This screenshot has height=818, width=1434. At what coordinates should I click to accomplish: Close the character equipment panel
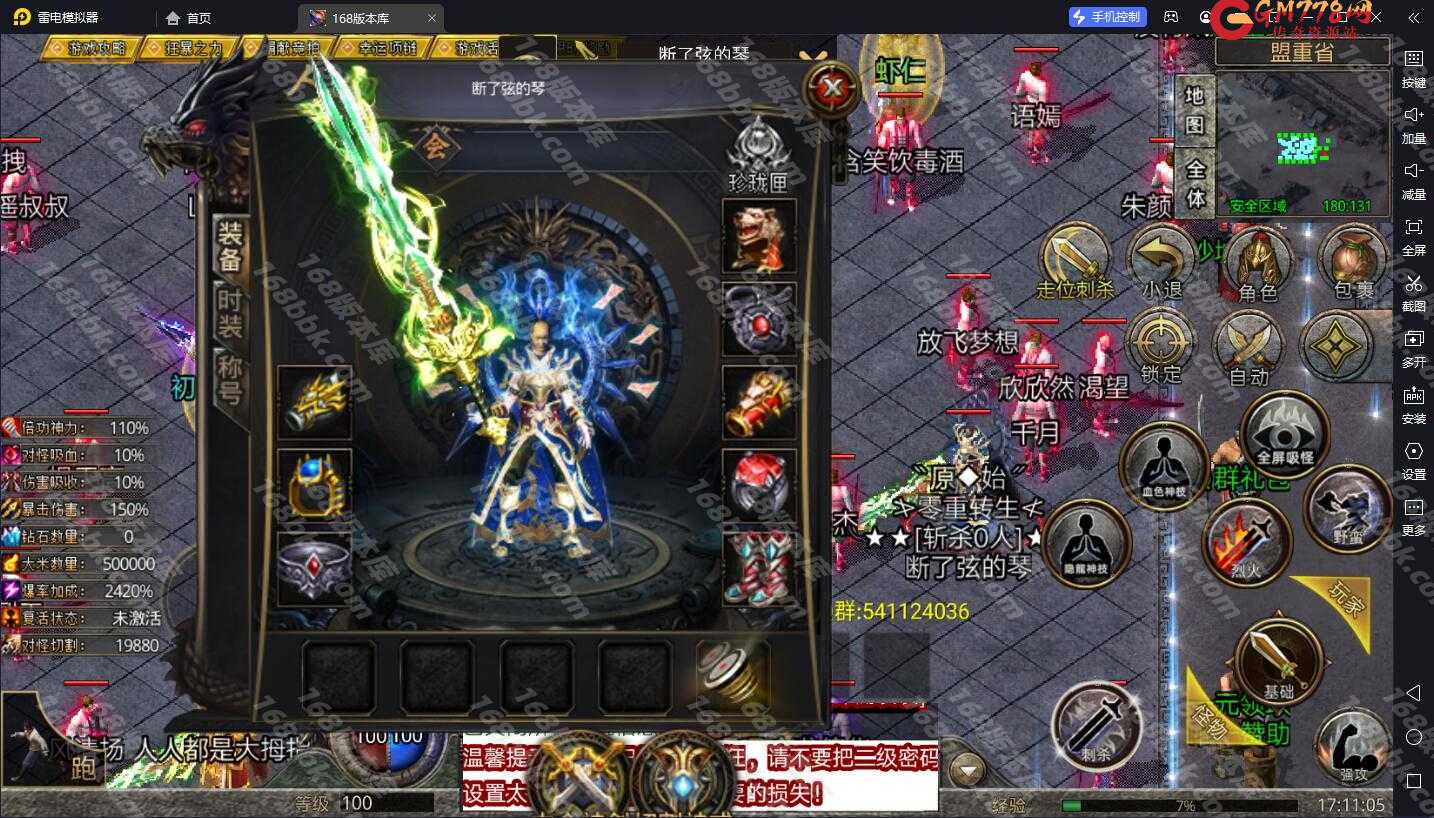(832, 90)
